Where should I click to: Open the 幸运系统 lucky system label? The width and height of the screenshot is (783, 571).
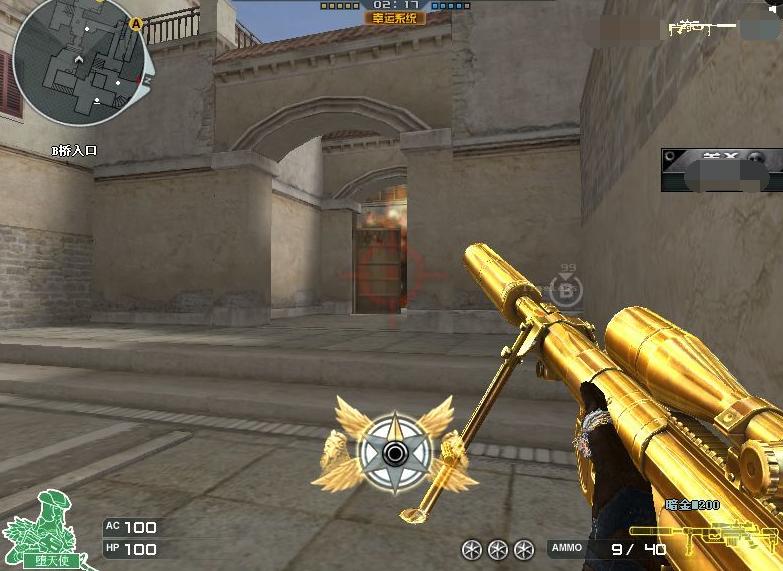click(x=394, y=18)
